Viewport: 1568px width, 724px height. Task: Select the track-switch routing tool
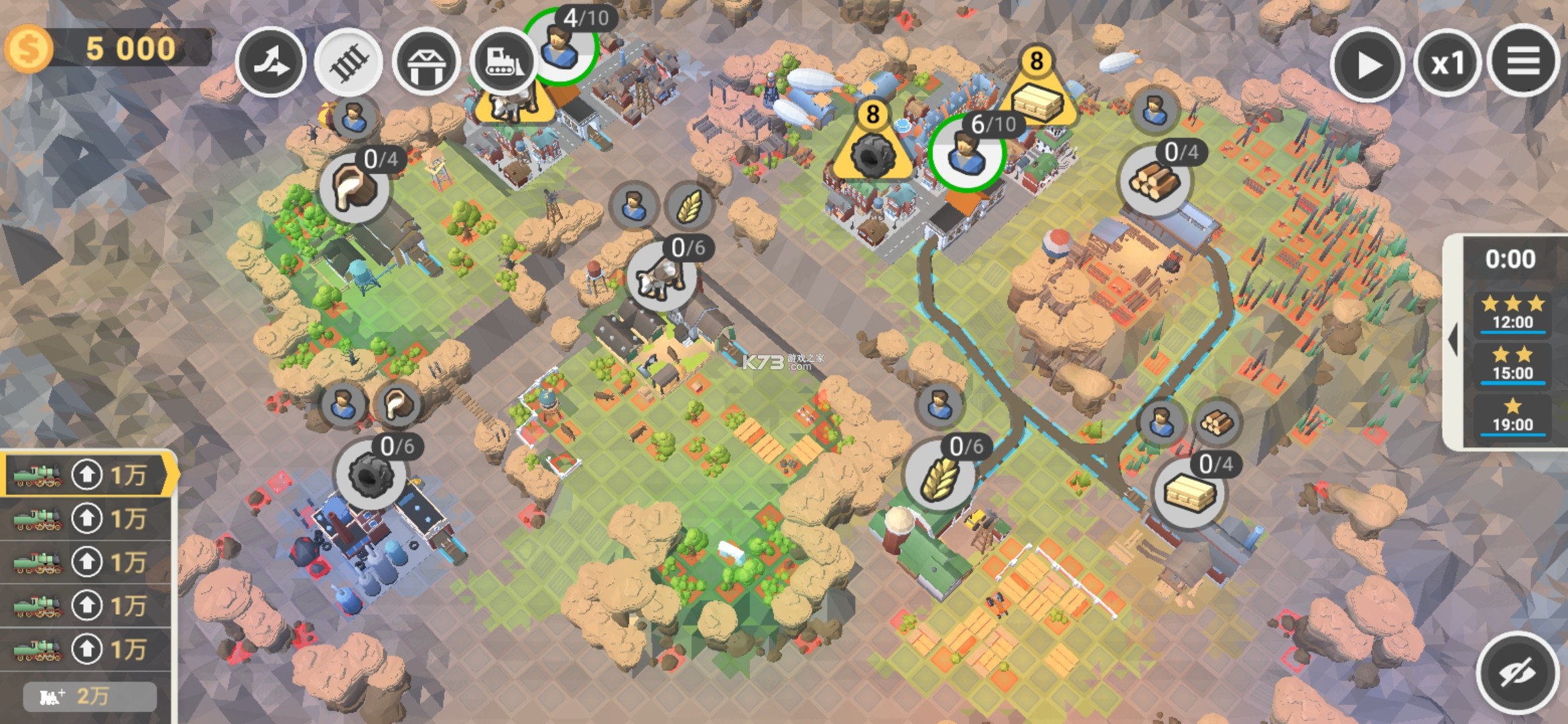(x=271, y=63)
